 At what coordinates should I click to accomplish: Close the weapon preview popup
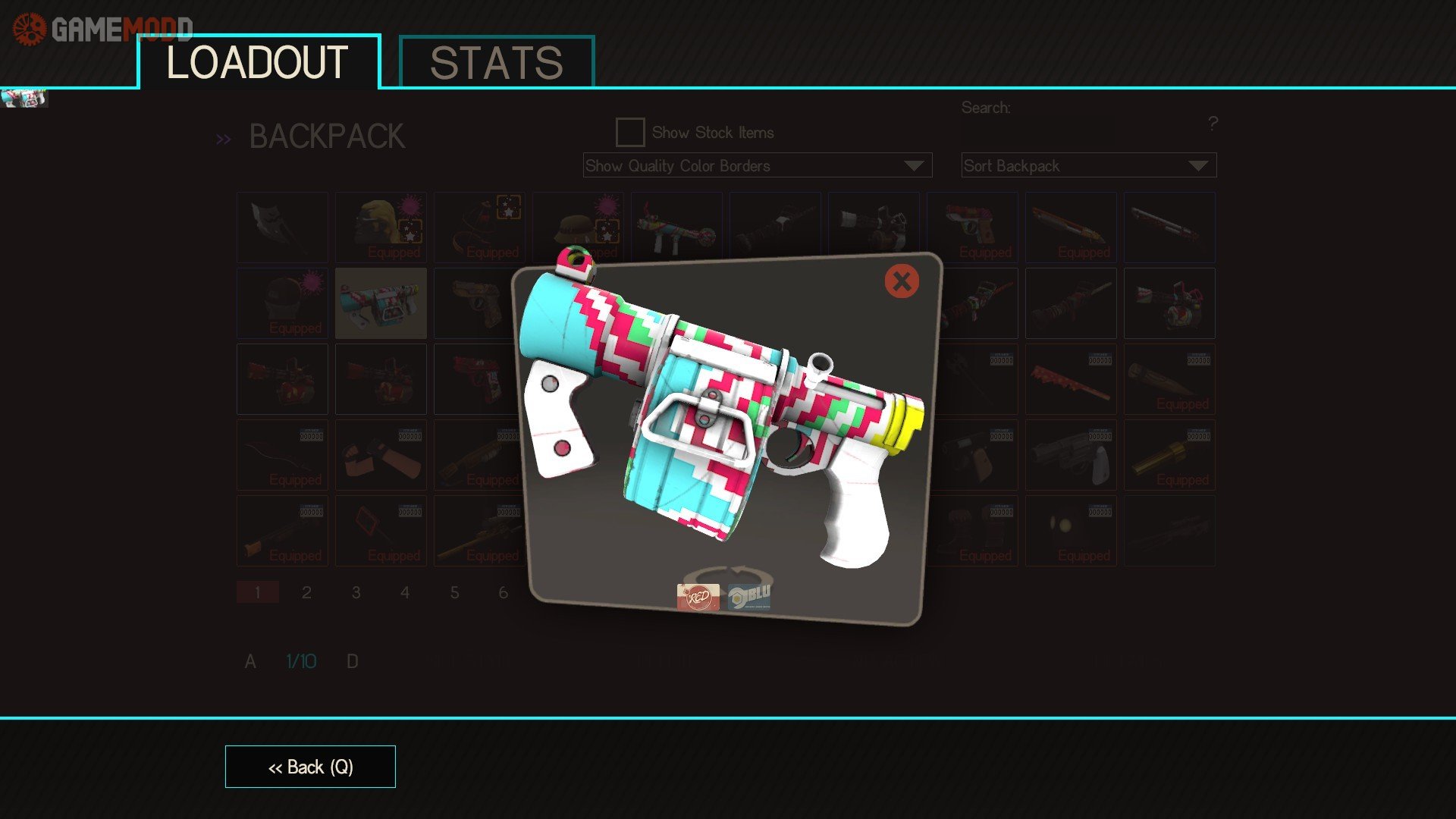pos(902,281)
